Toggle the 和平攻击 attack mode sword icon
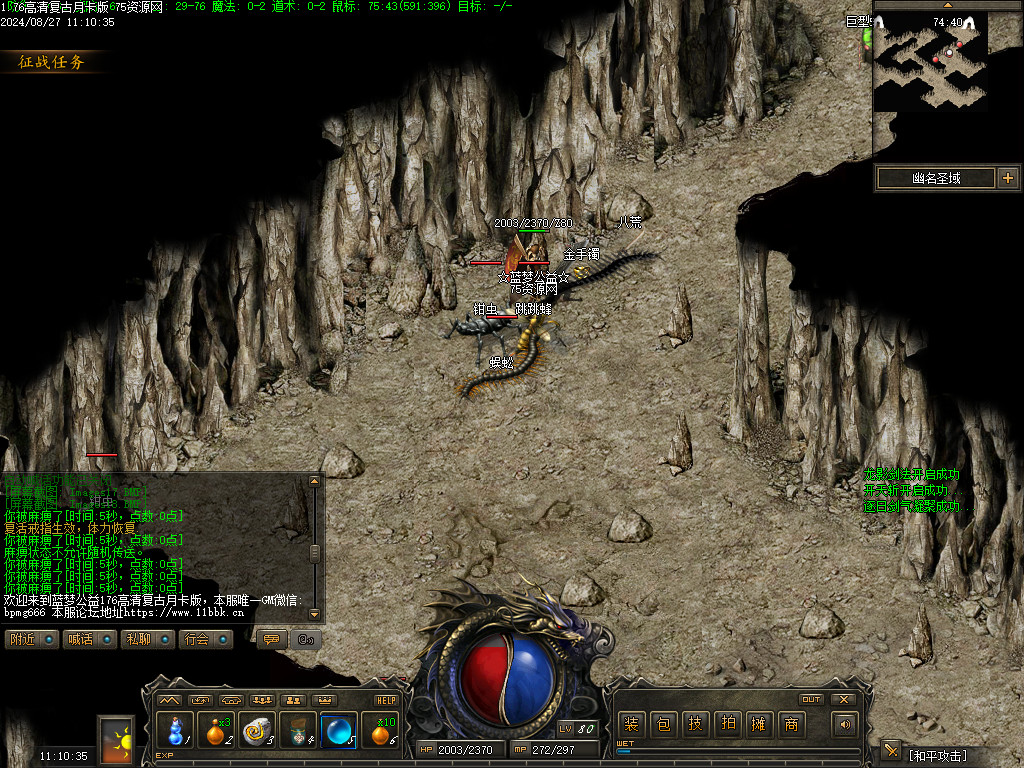Viewport: 1024px width, 768px height. [891, 750]
